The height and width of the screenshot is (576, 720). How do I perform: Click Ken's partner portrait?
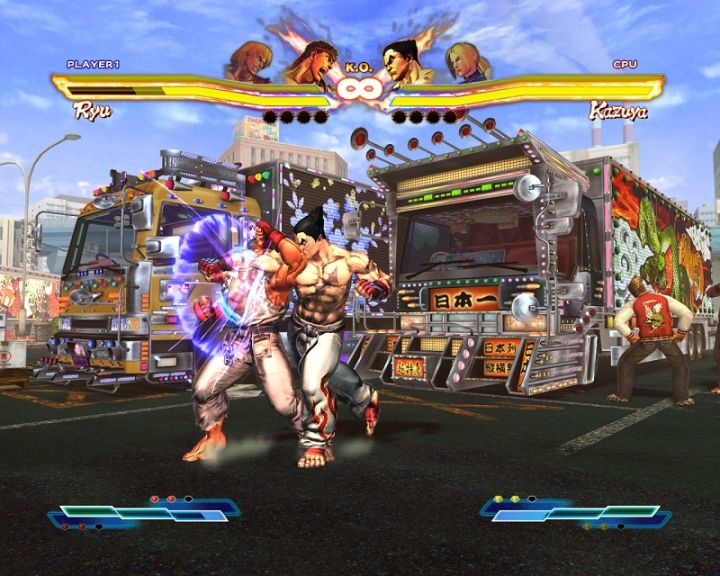(250, 62)
